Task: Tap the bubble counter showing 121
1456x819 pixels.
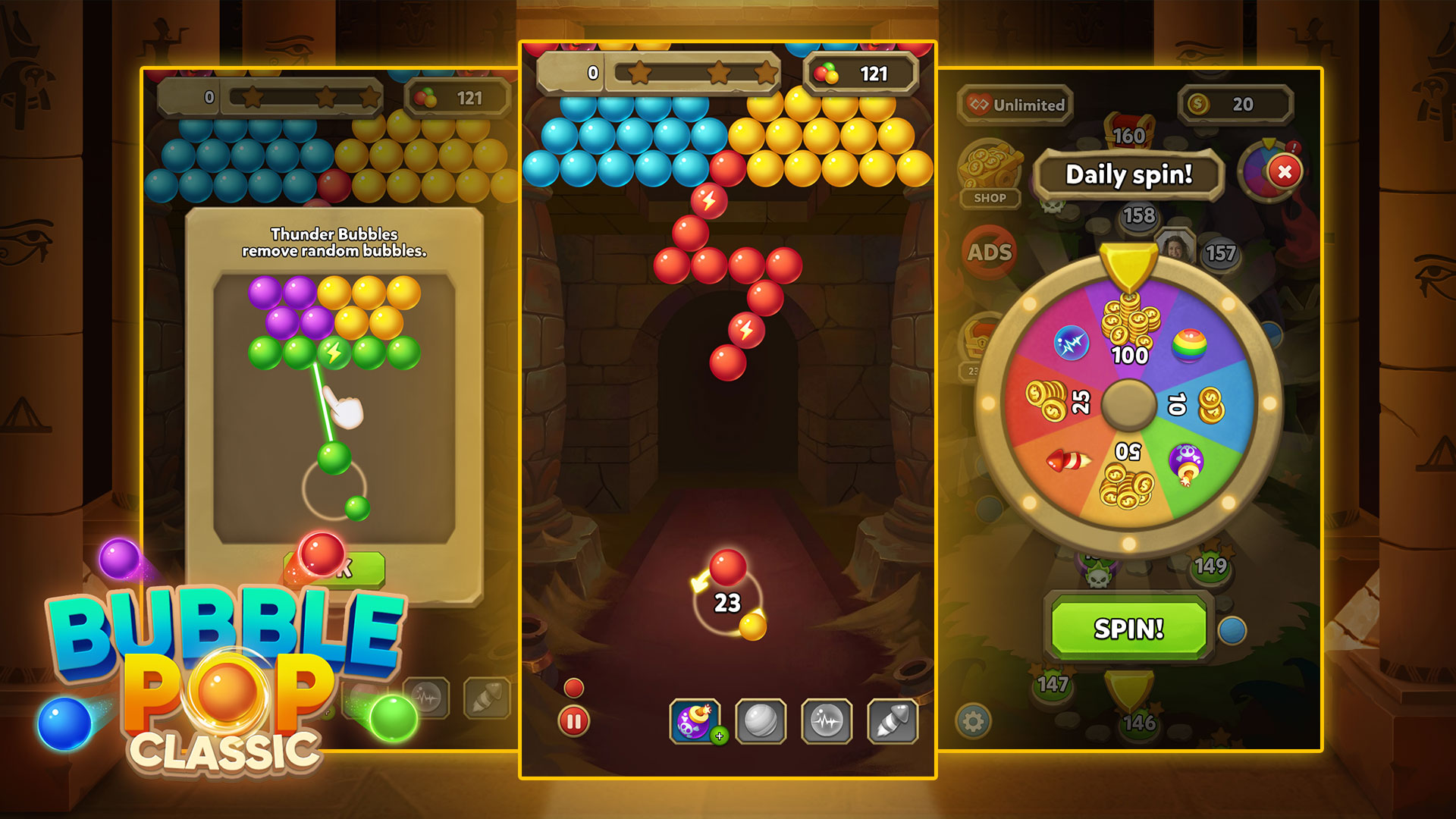Action: pos(861,74)
